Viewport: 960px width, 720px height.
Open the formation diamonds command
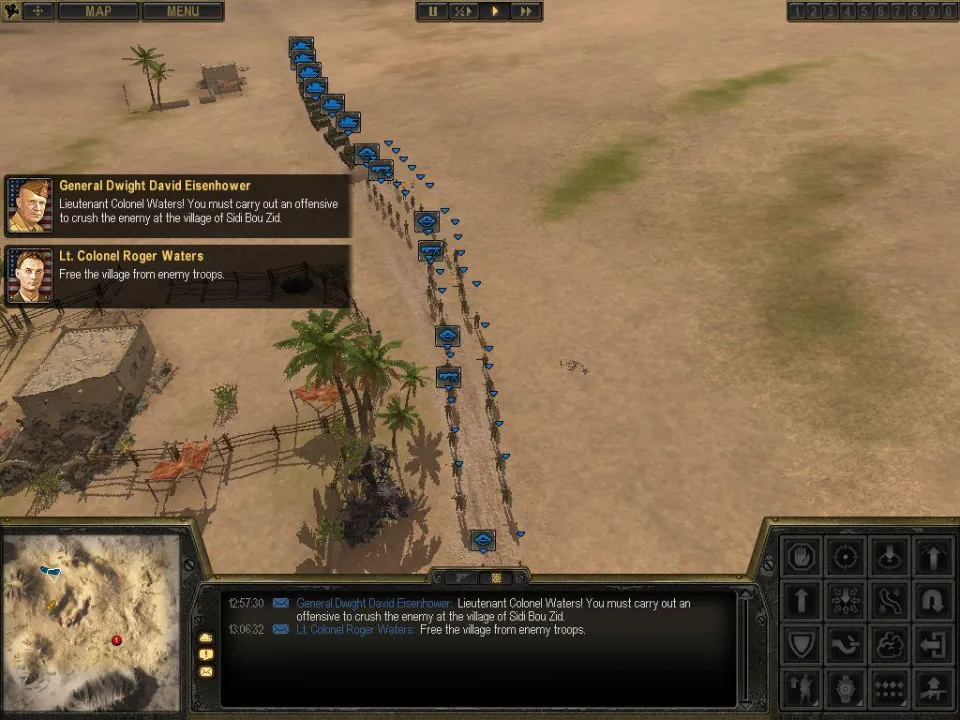[x=889, y=688]
